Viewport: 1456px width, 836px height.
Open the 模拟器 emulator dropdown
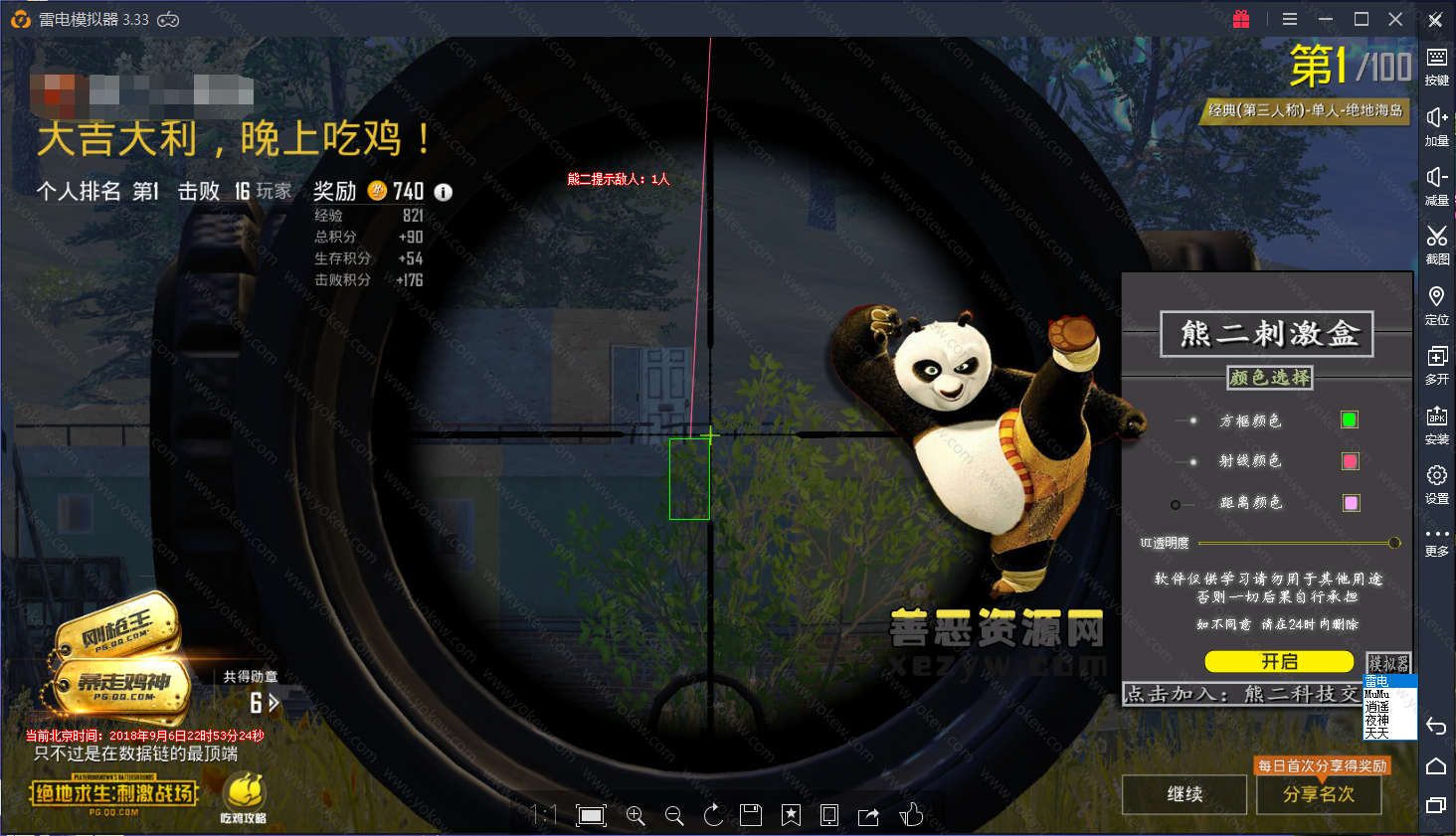click(x=1388, y=662)
